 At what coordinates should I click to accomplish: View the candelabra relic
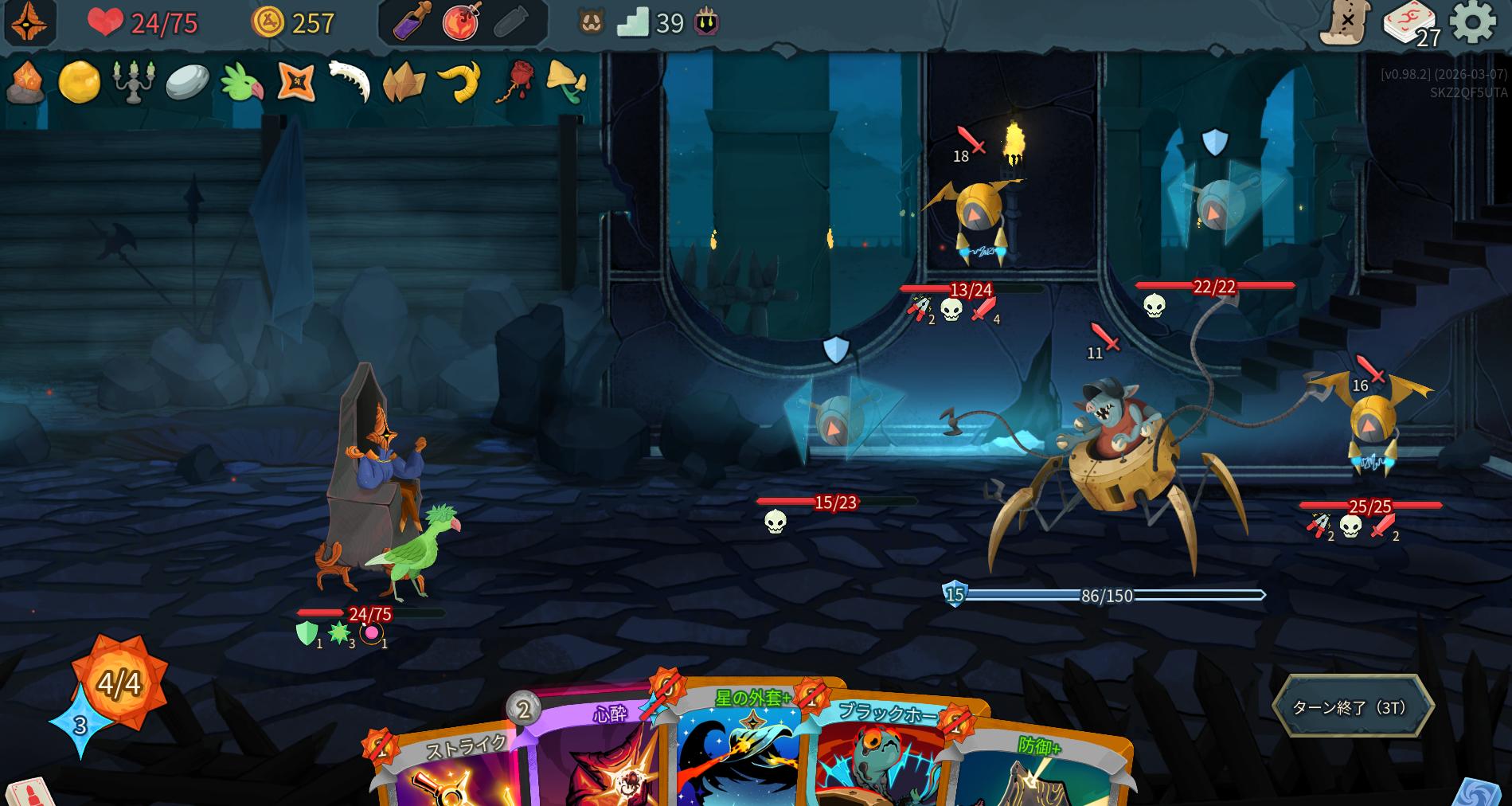[133, 81]
